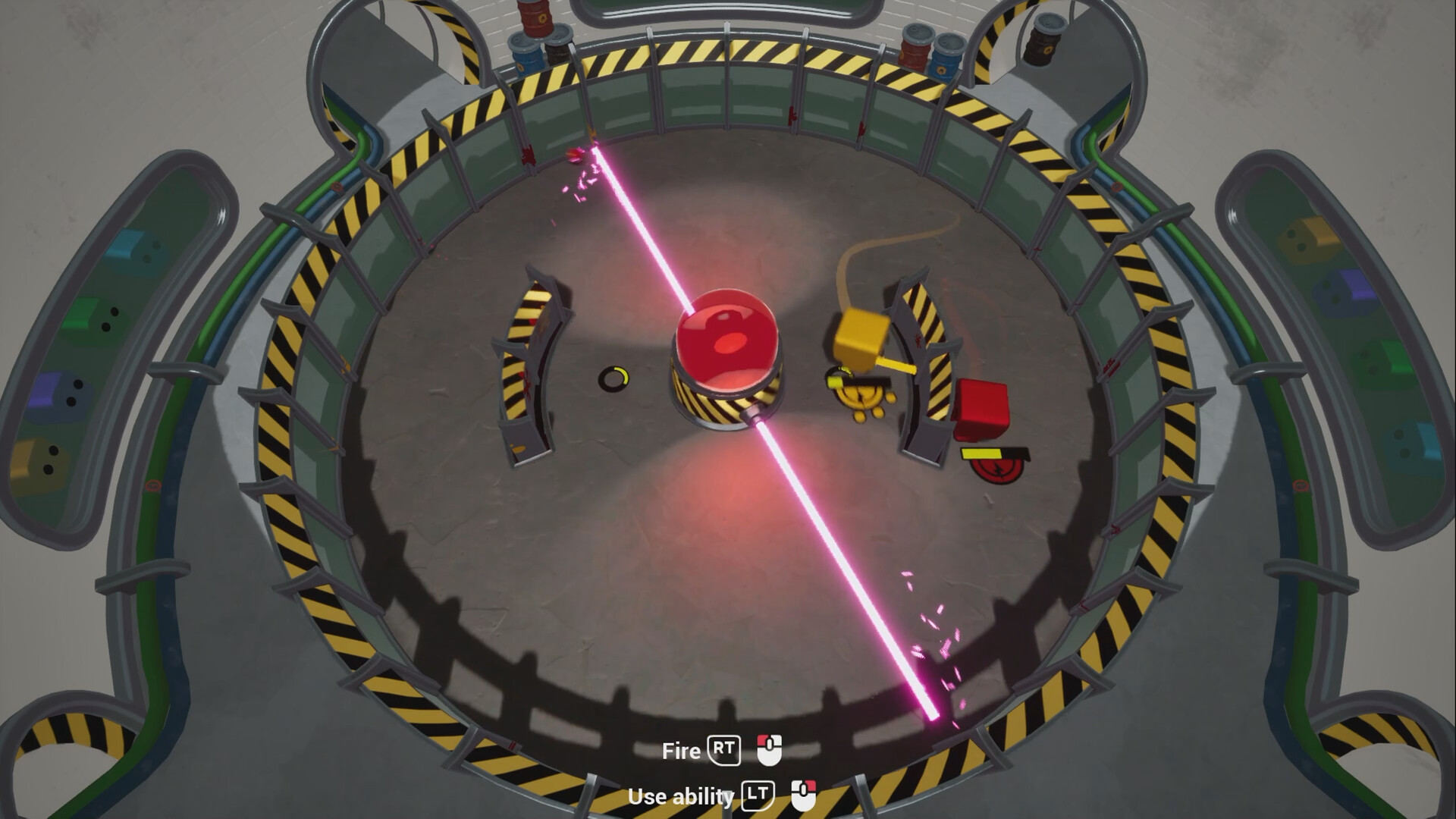The image size is (1456, 819).
Task: Click the Fire control hint text
Action: (682, 751)
